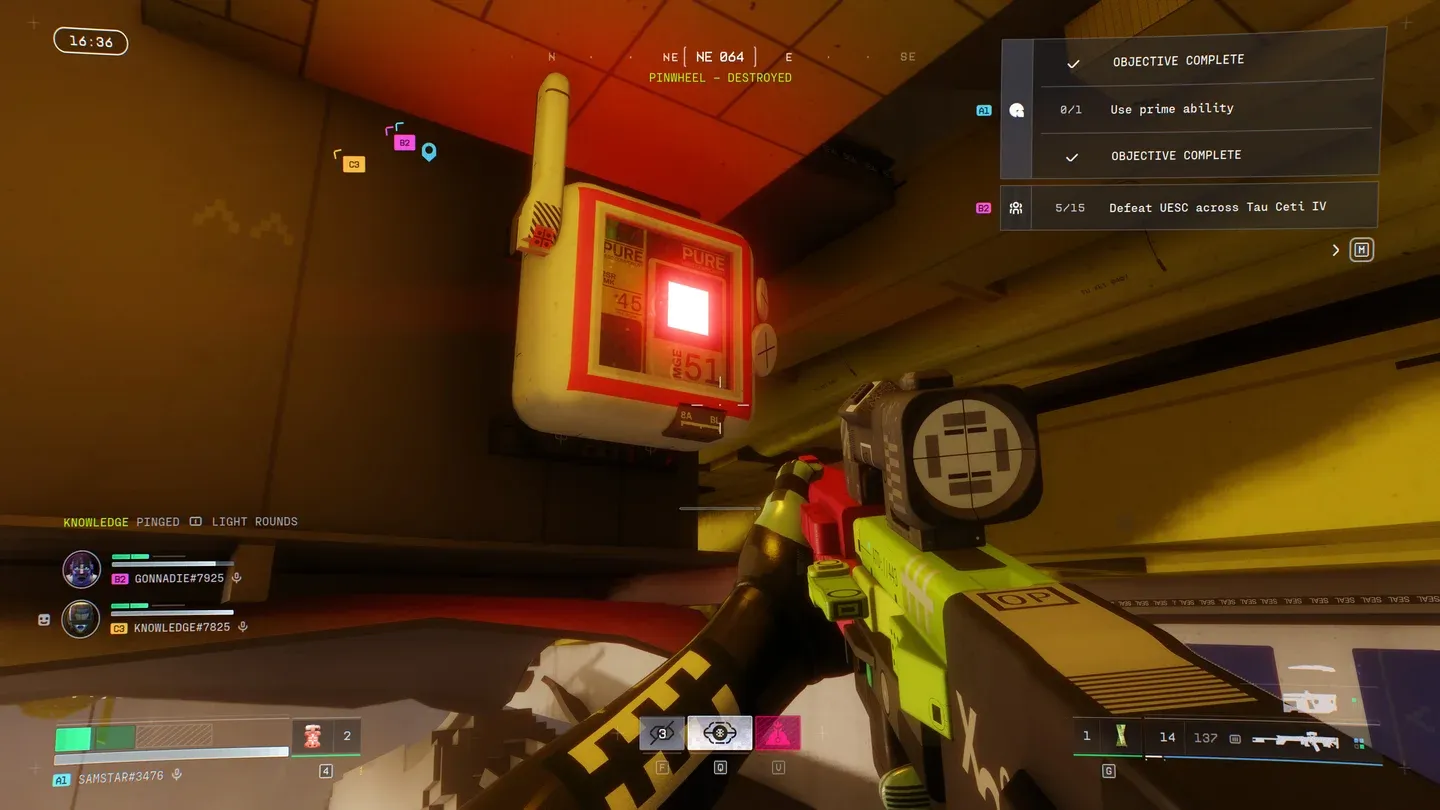This screenshot has width=1440, height=810.
Task: Click the orange C3 squad marker on the compass
Action: tap(353, 164)
